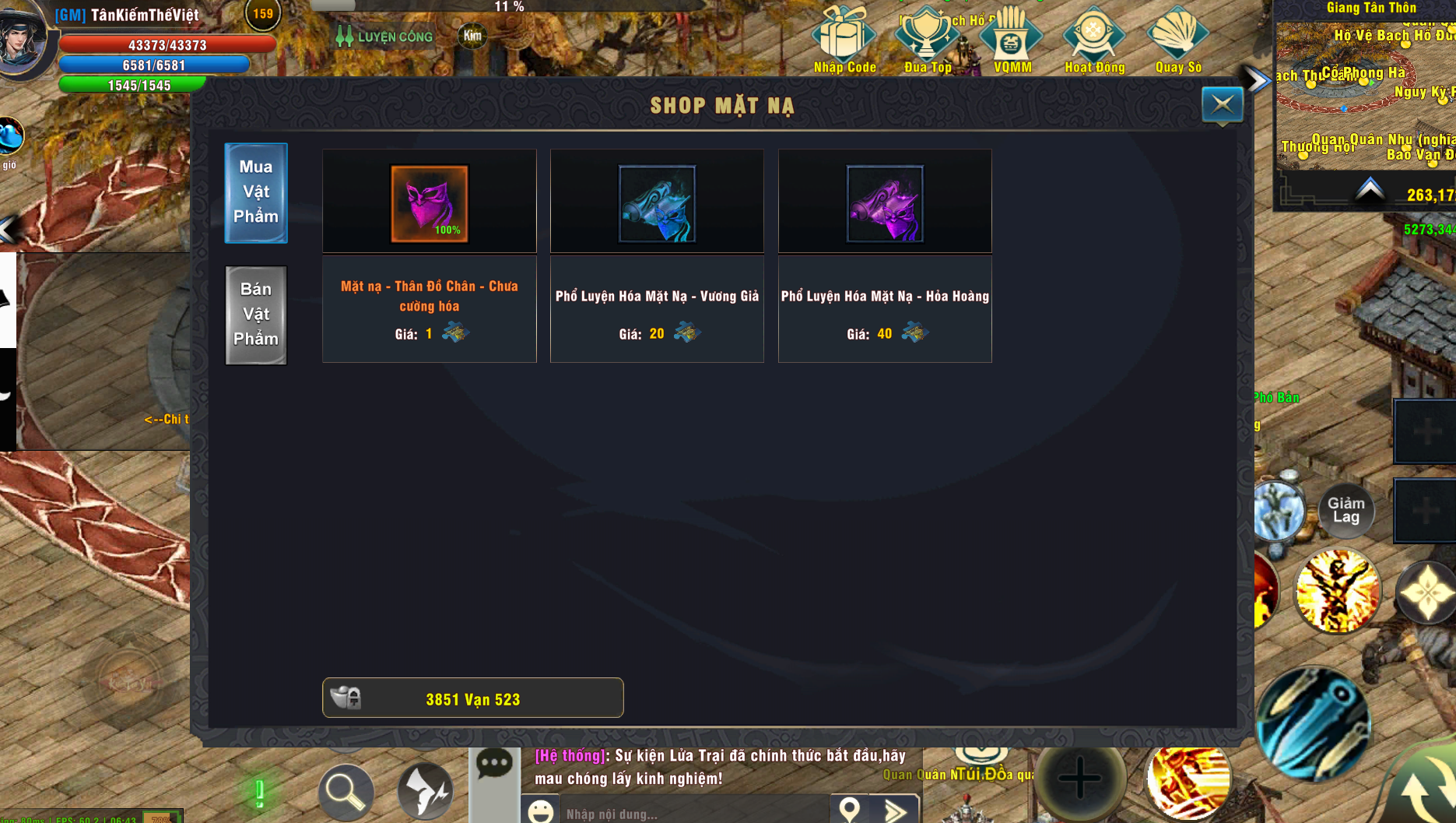This screenshot has height=823, width=1456.
Task: Click the blue double-arrow next to minimap
Action: point(1254,79)
